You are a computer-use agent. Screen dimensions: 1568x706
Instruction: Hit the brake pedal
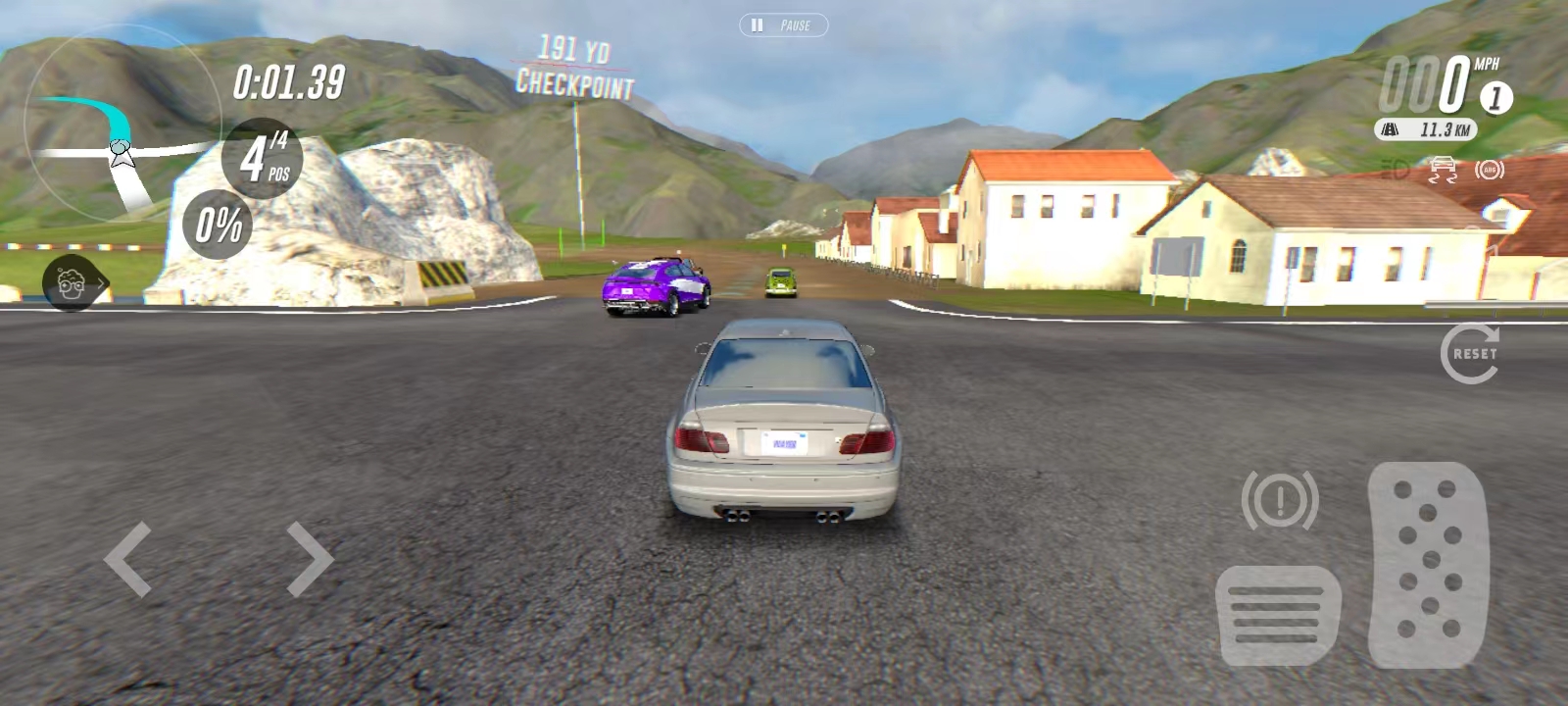pyautogui.click(x=1279, y=615)
